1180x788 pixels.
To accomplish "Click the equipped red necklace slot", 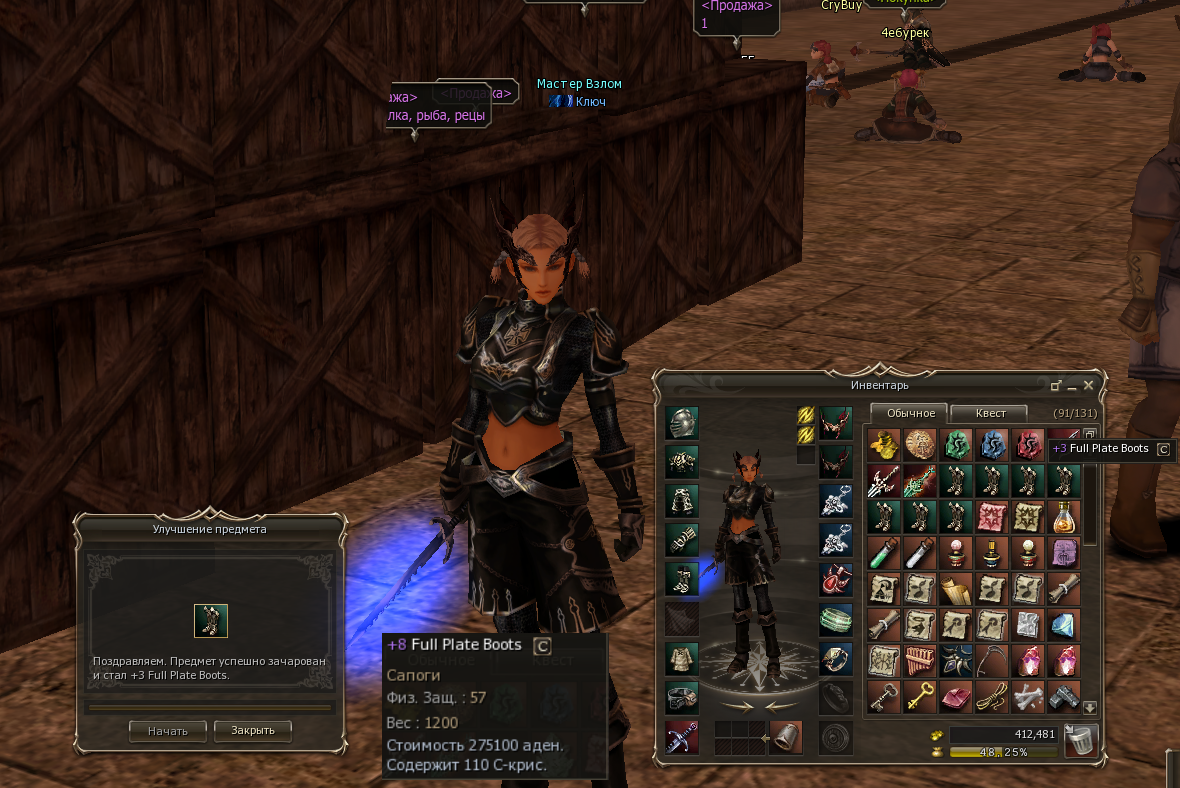I will [x=836, y=579].
